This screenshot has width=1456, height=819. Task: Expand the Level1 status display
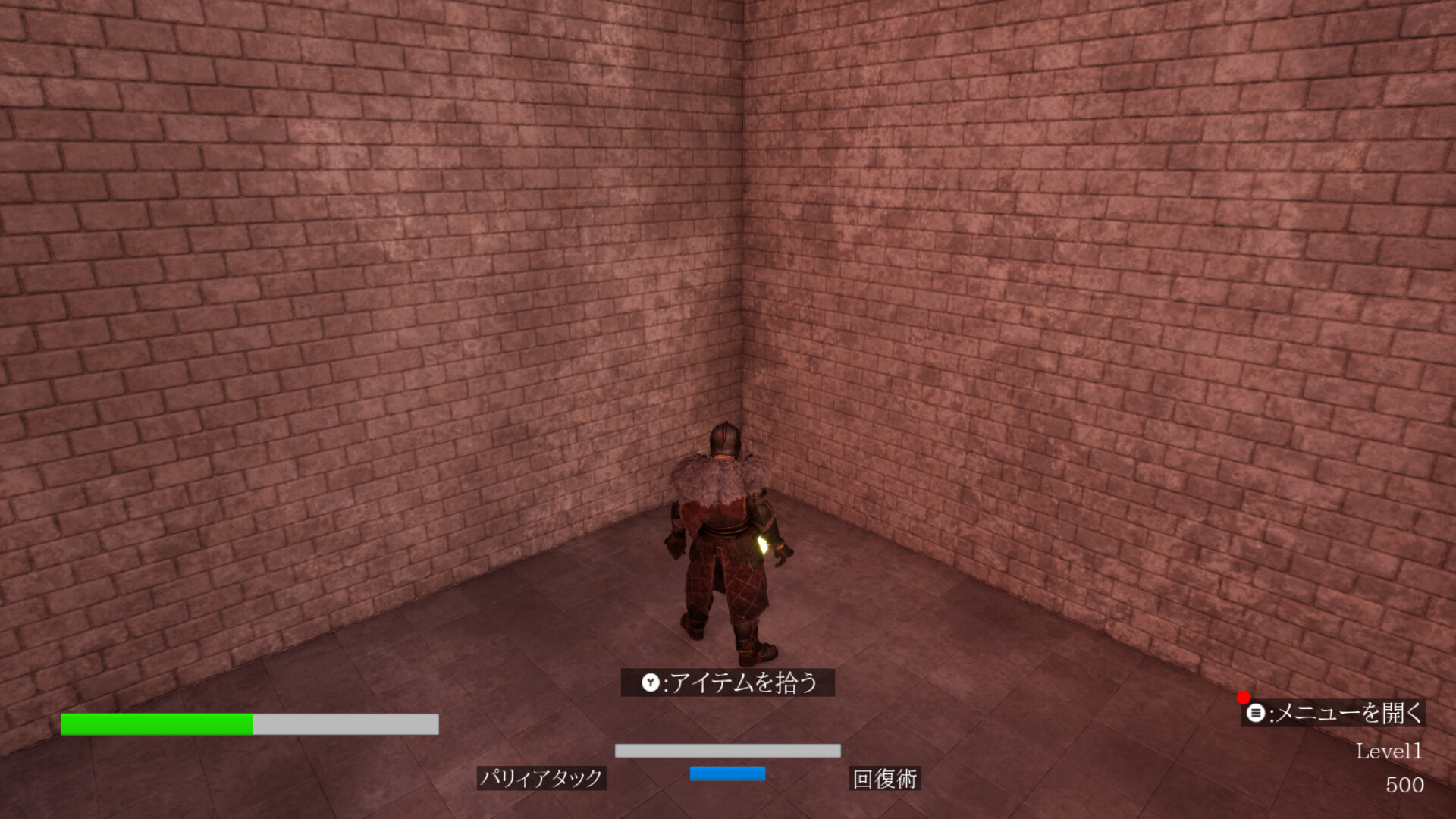[x=1389, y=752]
